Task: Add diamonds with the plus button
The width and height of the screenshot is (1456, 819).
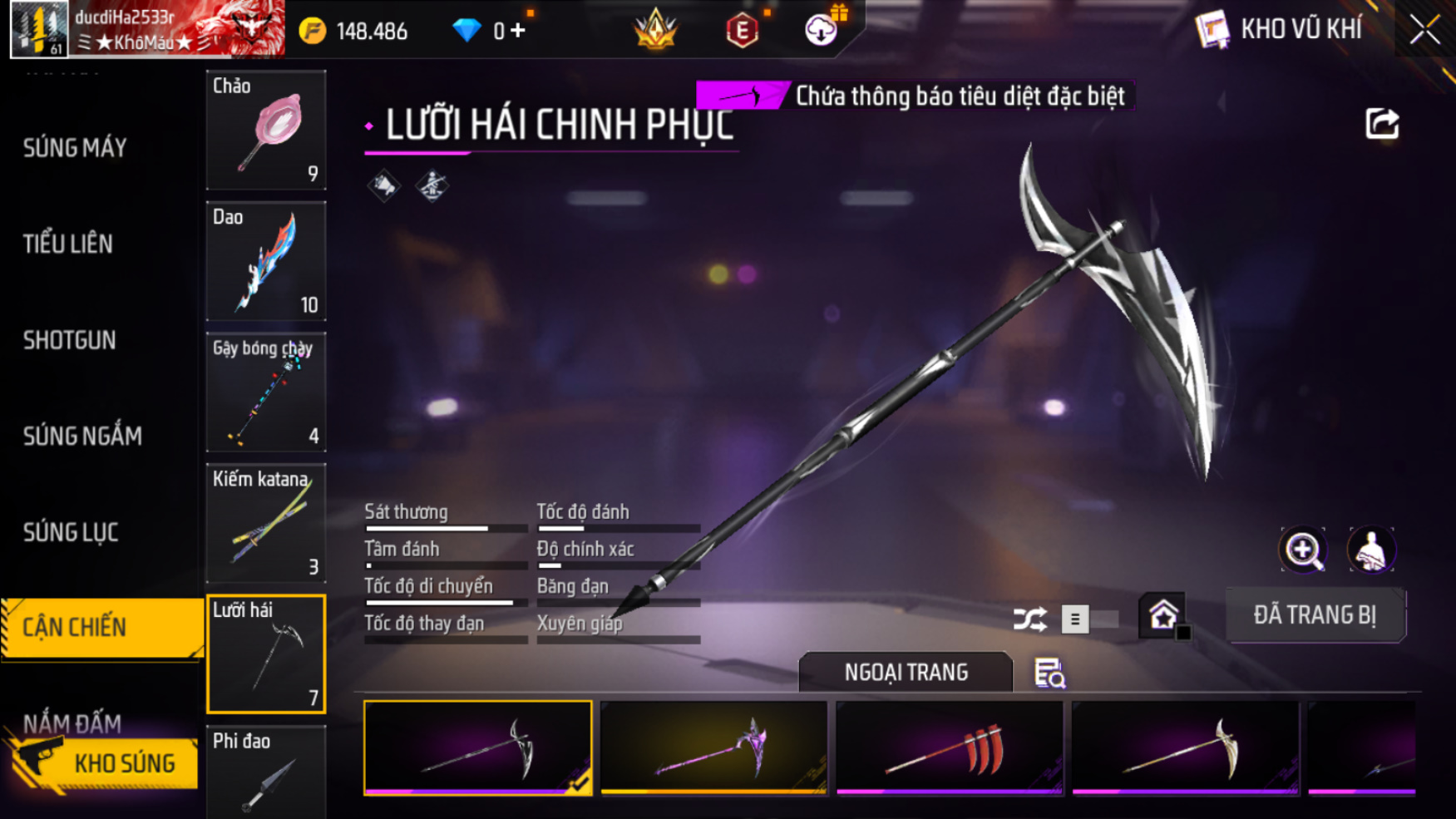Action: tap(518, 31)
